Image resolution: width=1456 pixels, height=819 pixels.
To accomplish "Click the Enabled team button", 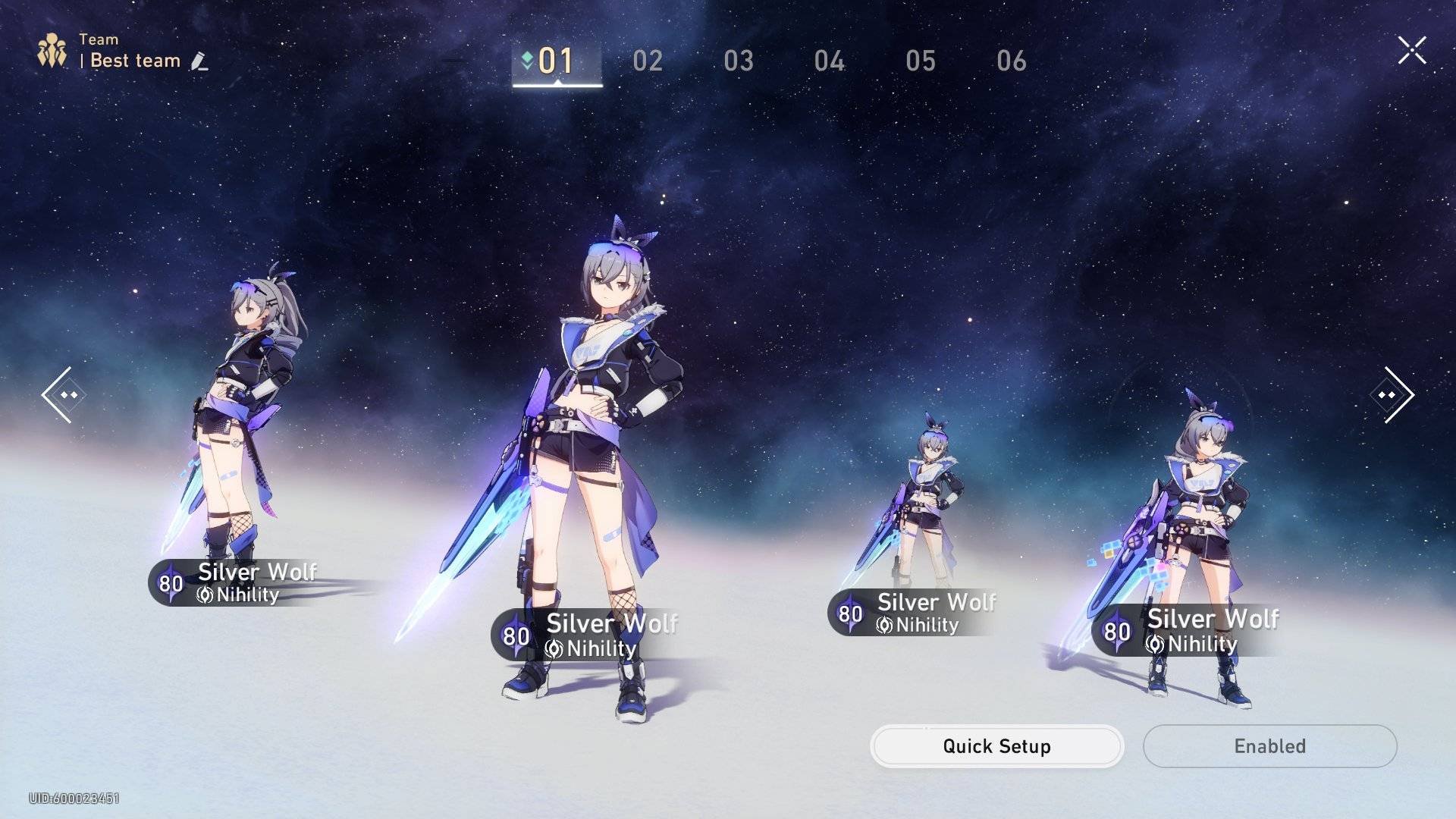I will tap(1269, 746).
